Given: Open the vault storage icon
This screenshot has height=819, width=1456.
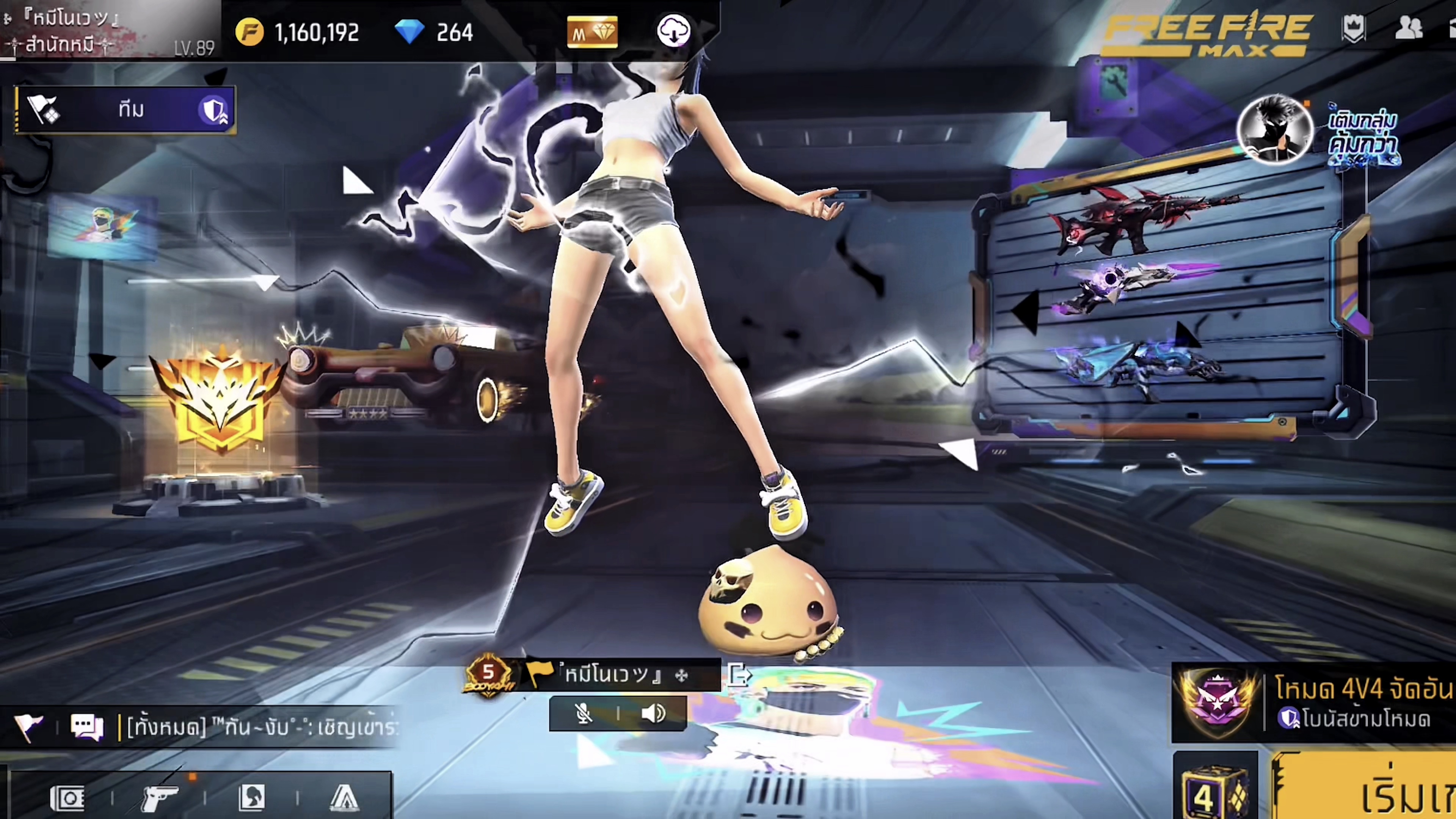Looking at the screenshot, I should 67,798.
